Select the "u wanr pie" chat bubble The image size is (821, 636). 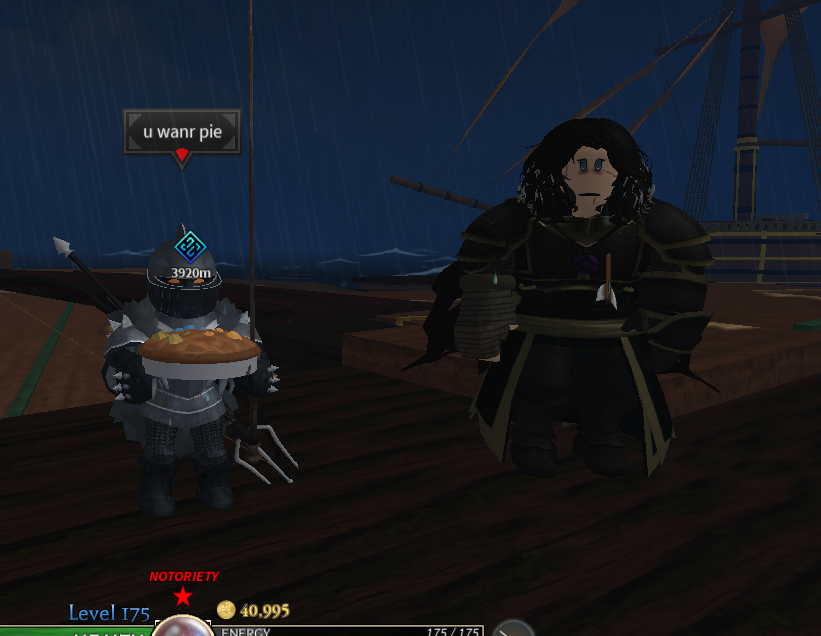coord(182,131)
